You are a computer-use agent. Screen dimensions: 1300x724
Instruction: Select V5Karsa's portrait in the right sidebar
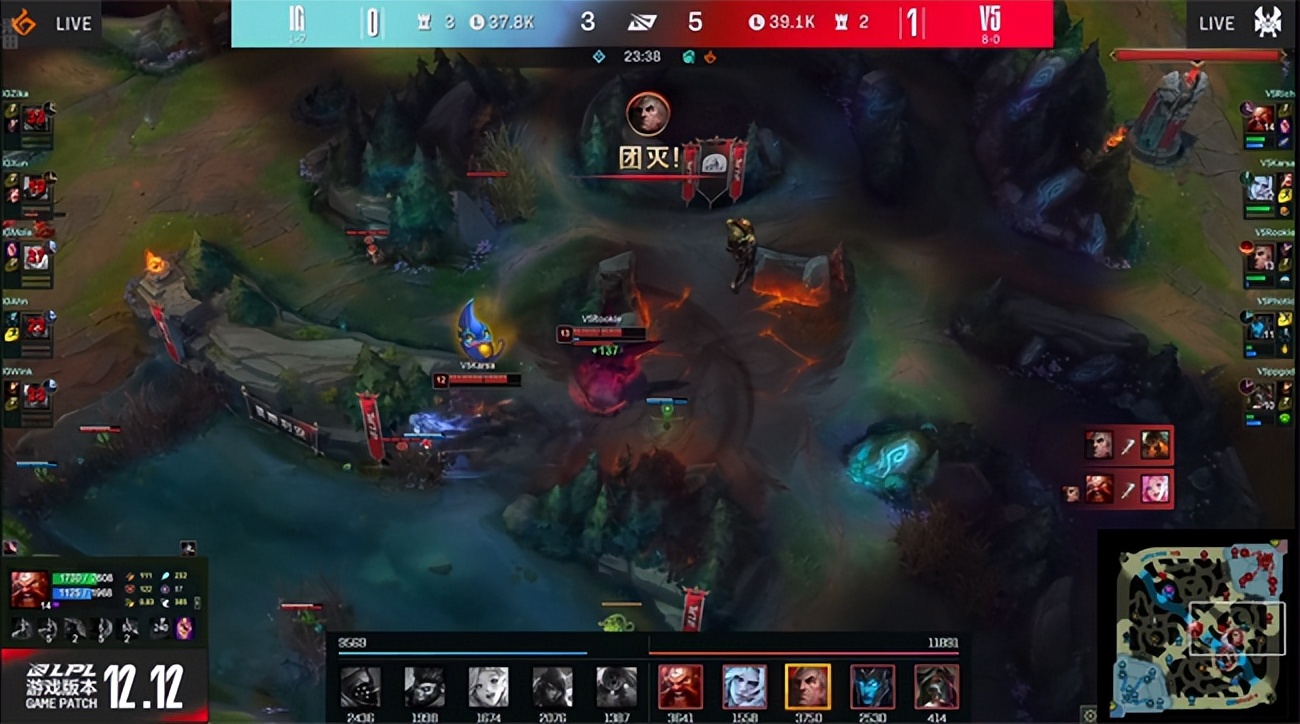pyautogui.click(x=1260, y=187)
